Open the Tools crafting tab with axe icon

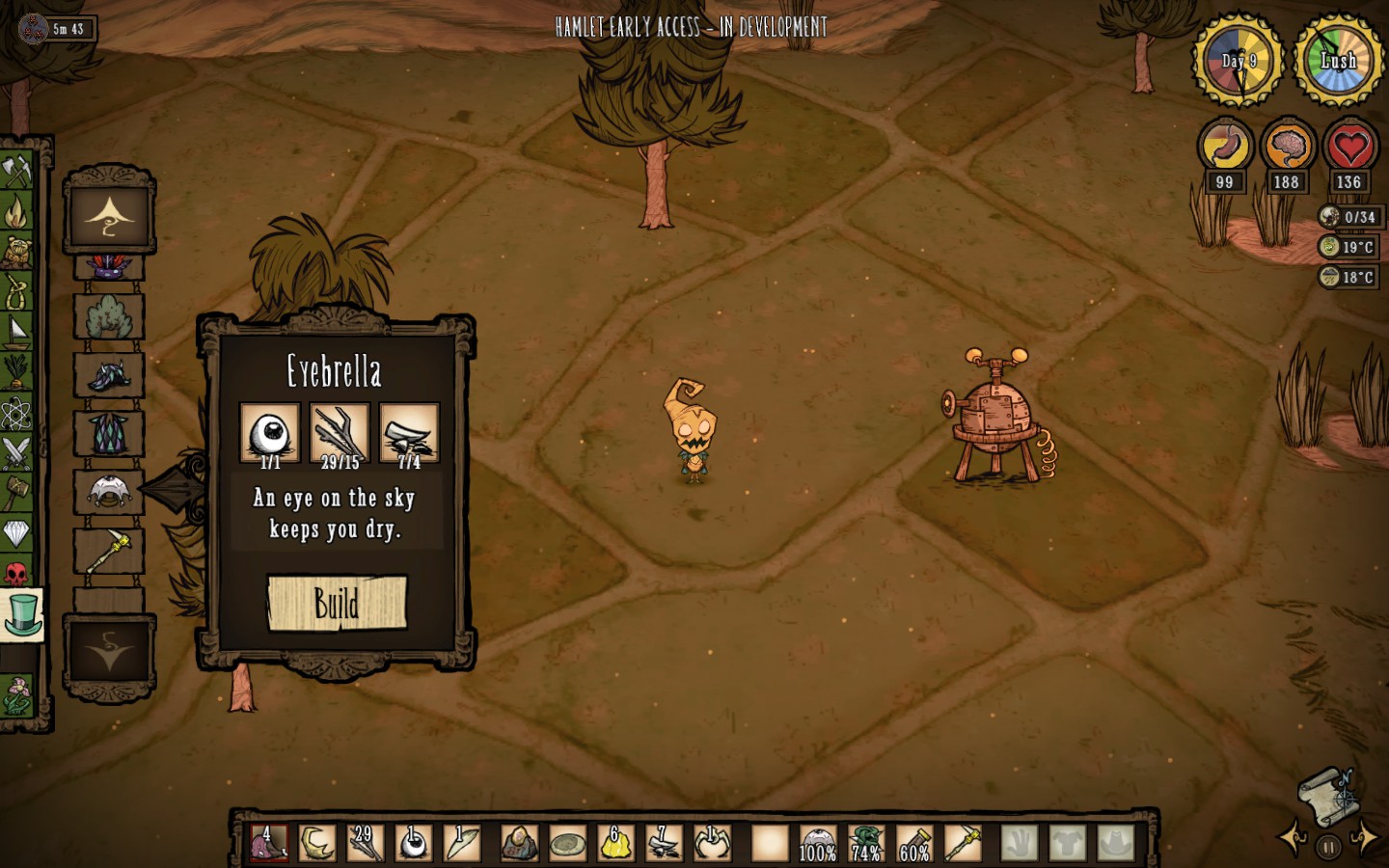17,171
